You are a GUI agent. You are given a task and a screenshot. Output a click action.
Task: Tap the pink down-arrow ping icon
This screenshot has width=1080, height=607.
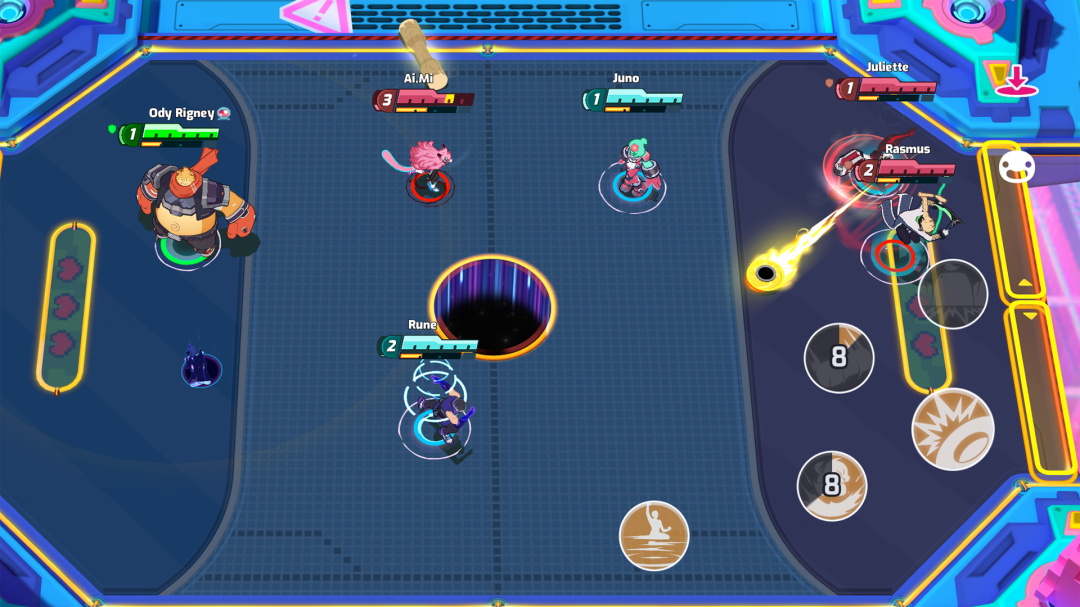(x=1016, y=81)
